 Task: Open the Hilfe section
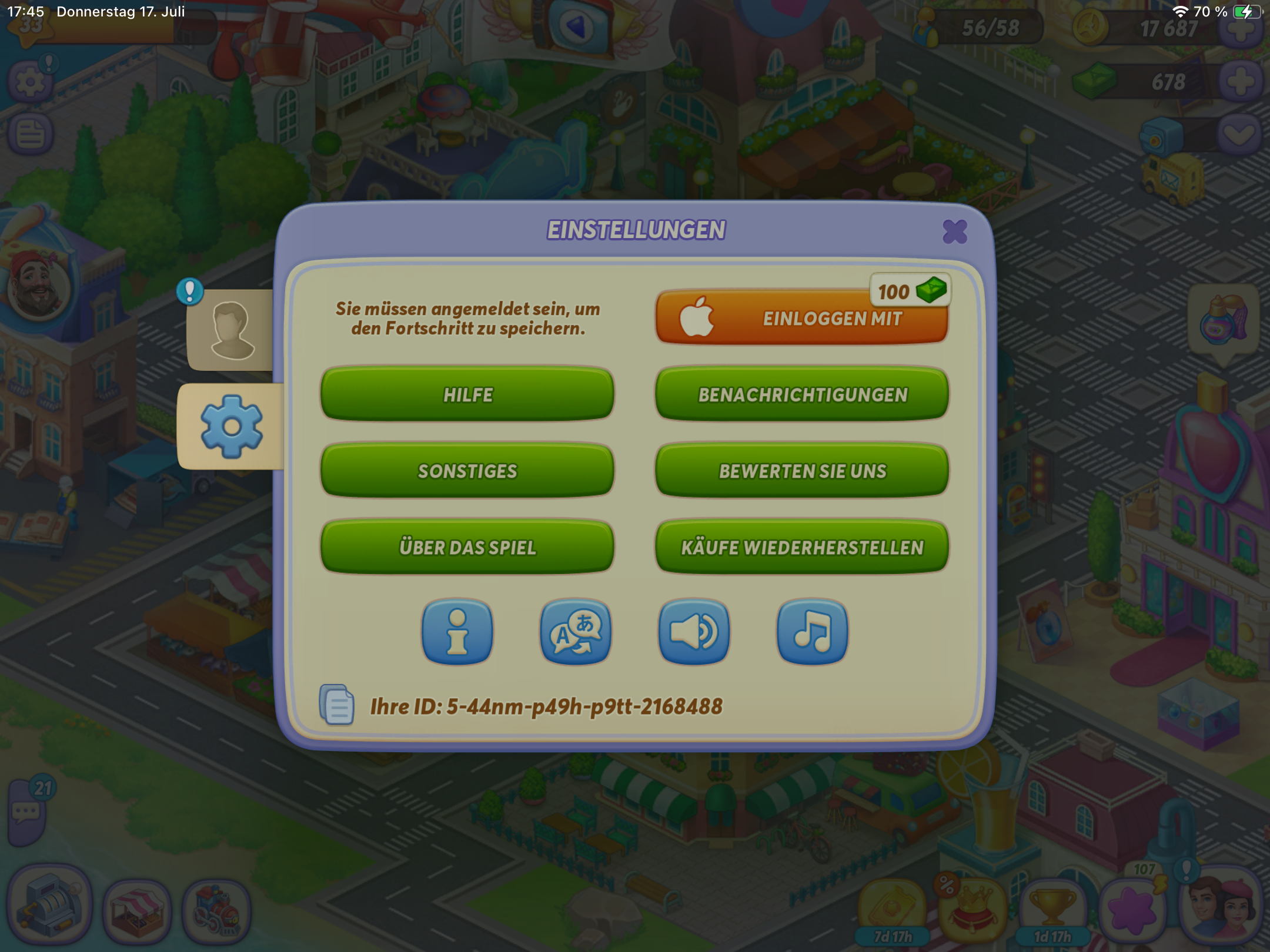pos(467,394)
